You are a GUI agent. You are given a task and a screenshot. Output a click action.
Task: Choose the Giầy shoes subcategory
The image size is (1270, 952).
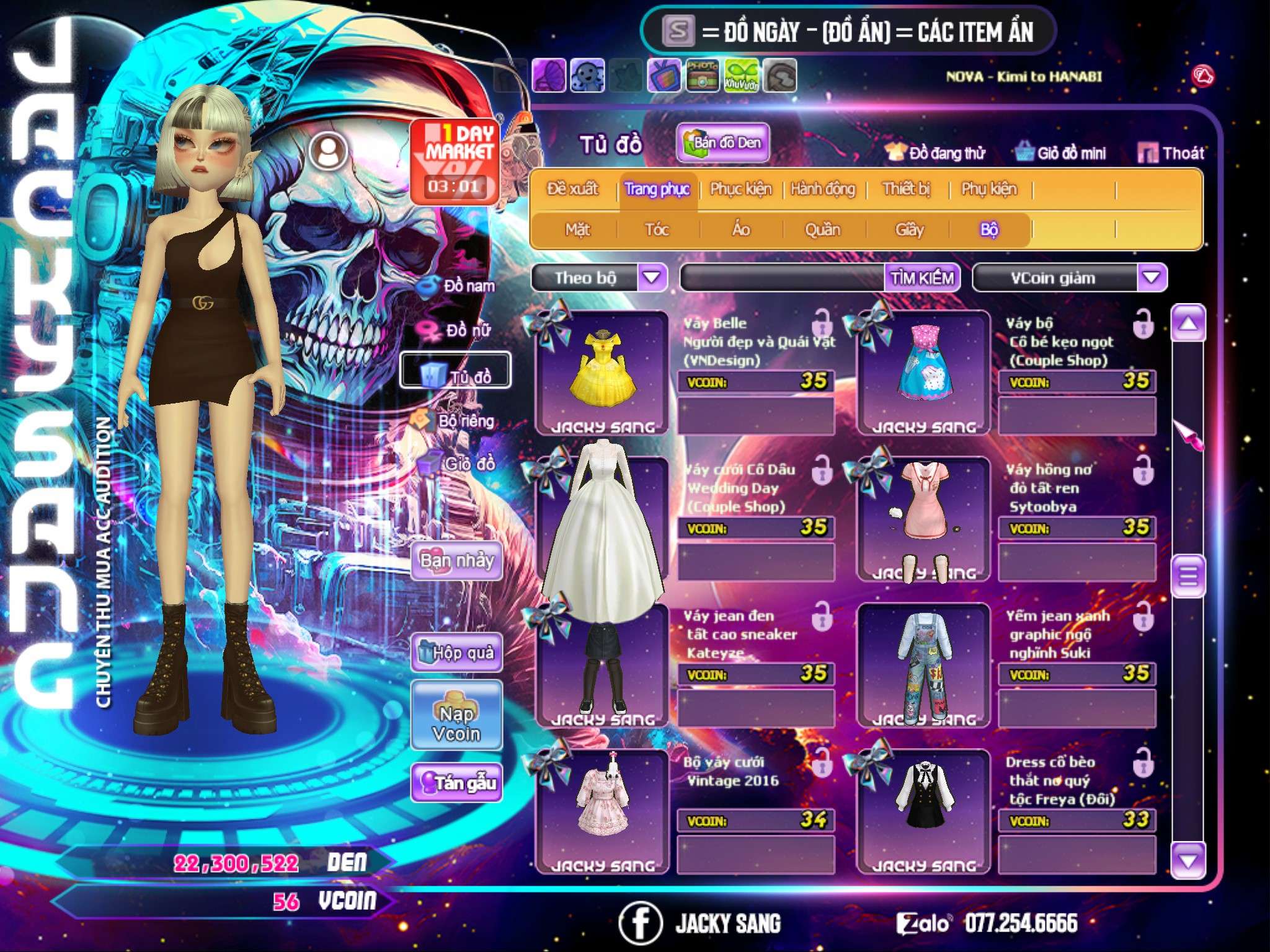pos(909,230)
